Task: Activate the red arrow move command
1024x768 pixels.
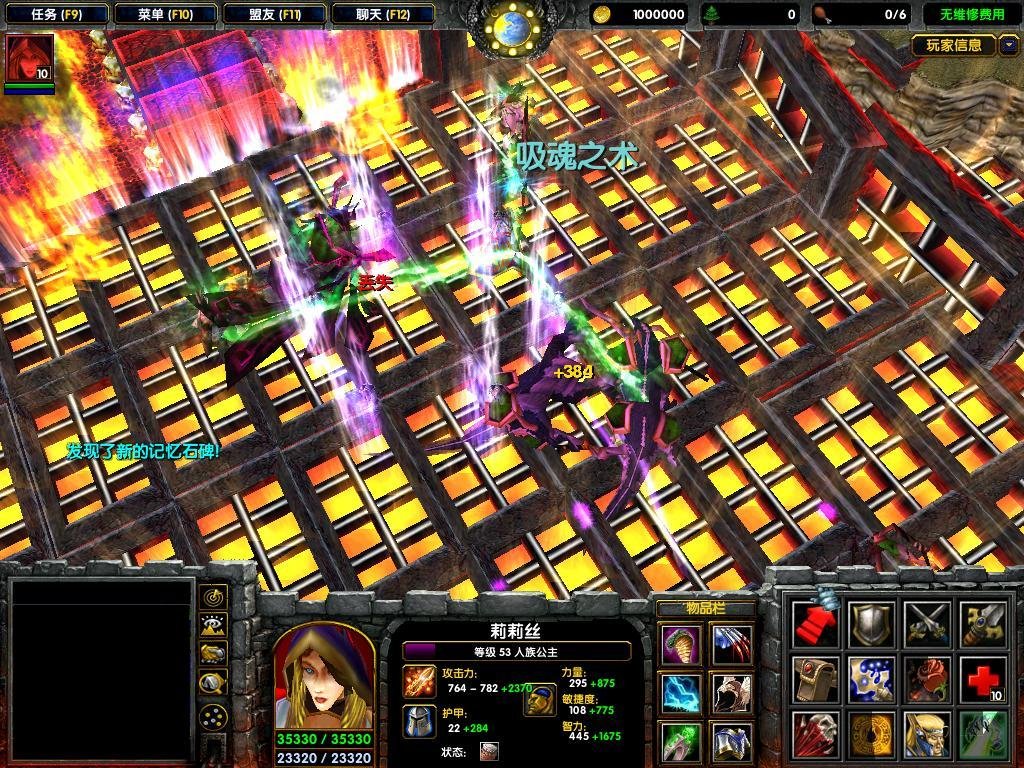Action: (816, 624)
